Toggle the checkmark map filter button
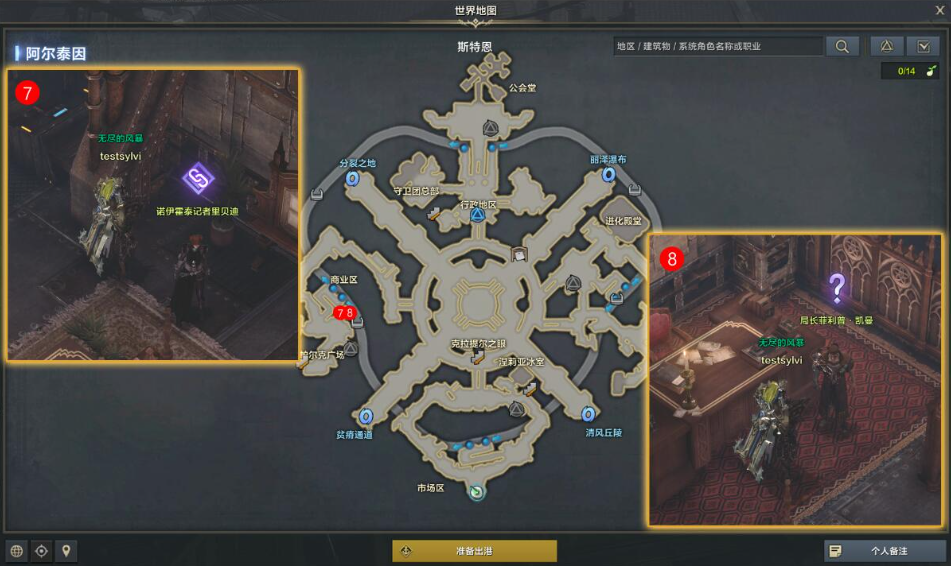 click(922, 46)
